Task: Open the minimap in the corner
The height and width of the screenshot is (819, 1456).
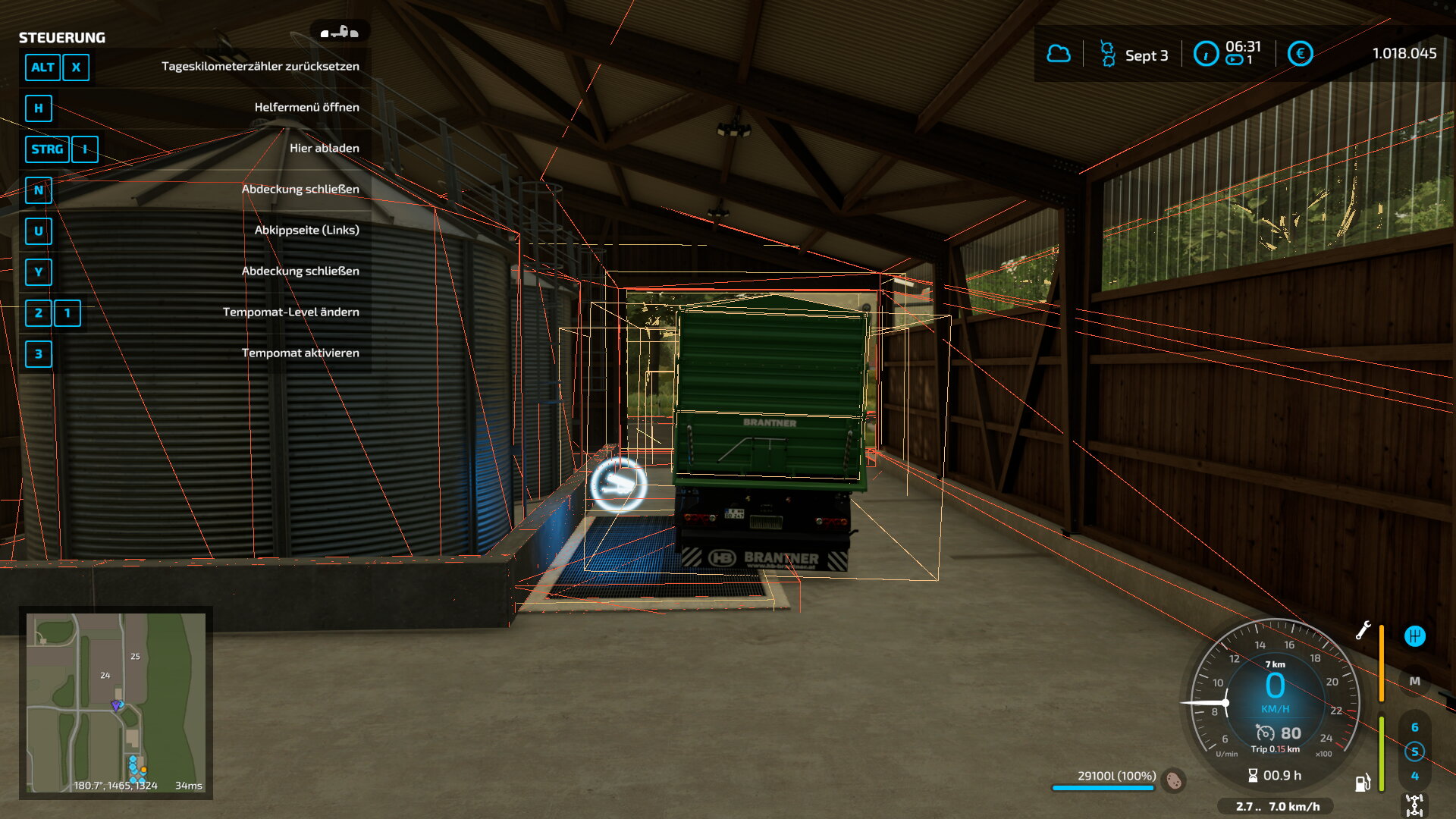Action: 116,702
